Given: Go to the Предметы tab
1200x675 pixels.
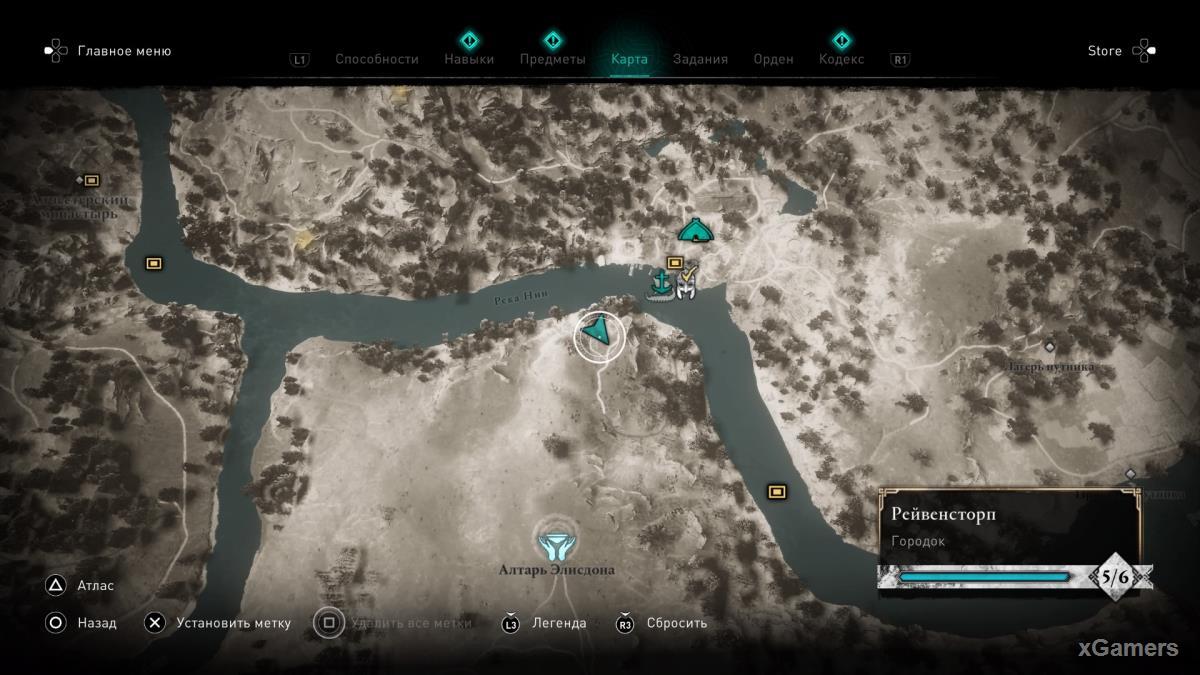Looking at the screenshot, I should point(552,59).
